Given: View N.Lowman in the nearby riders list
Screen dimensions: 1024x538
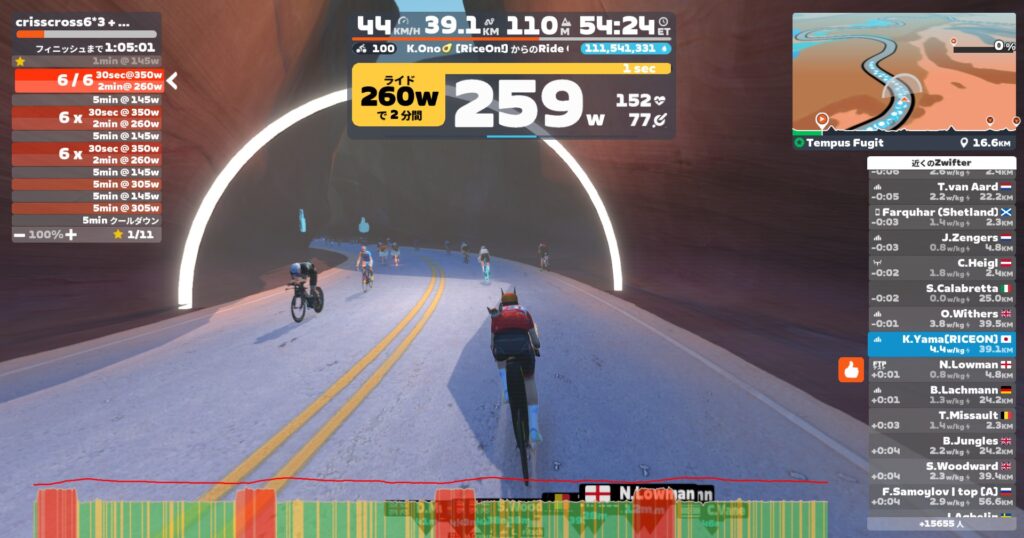Looking at the screenshot, I should [941, 369].
